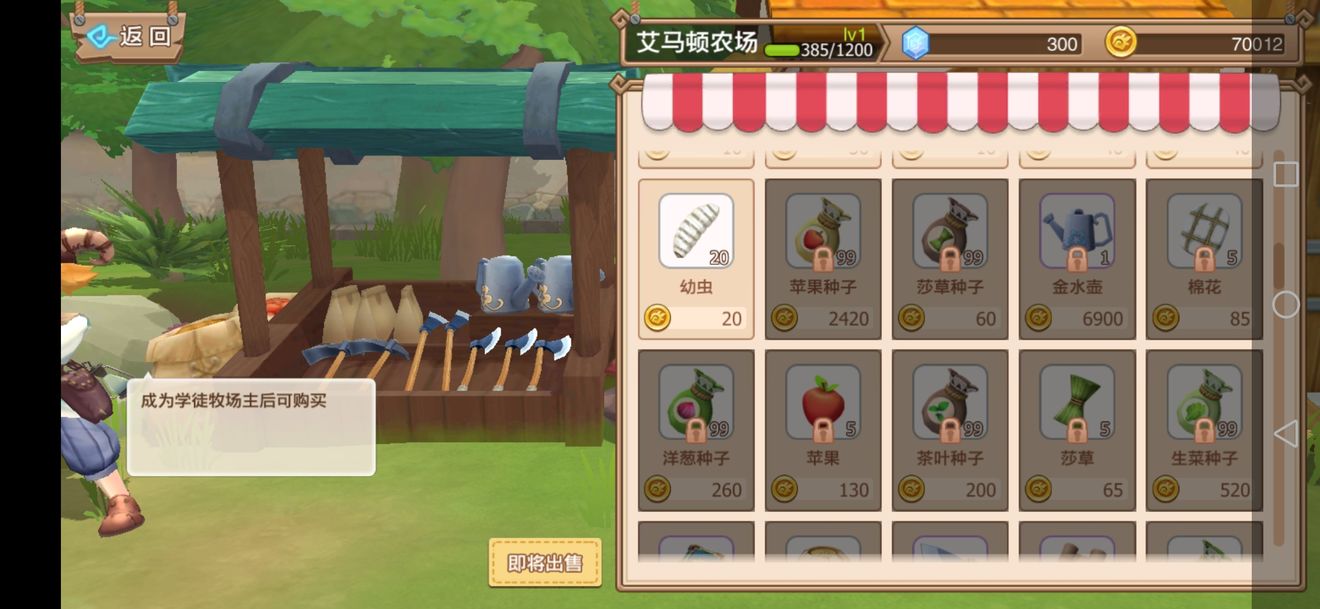
Task: Tap the Android back triangle button
Action: (1286, 433)
